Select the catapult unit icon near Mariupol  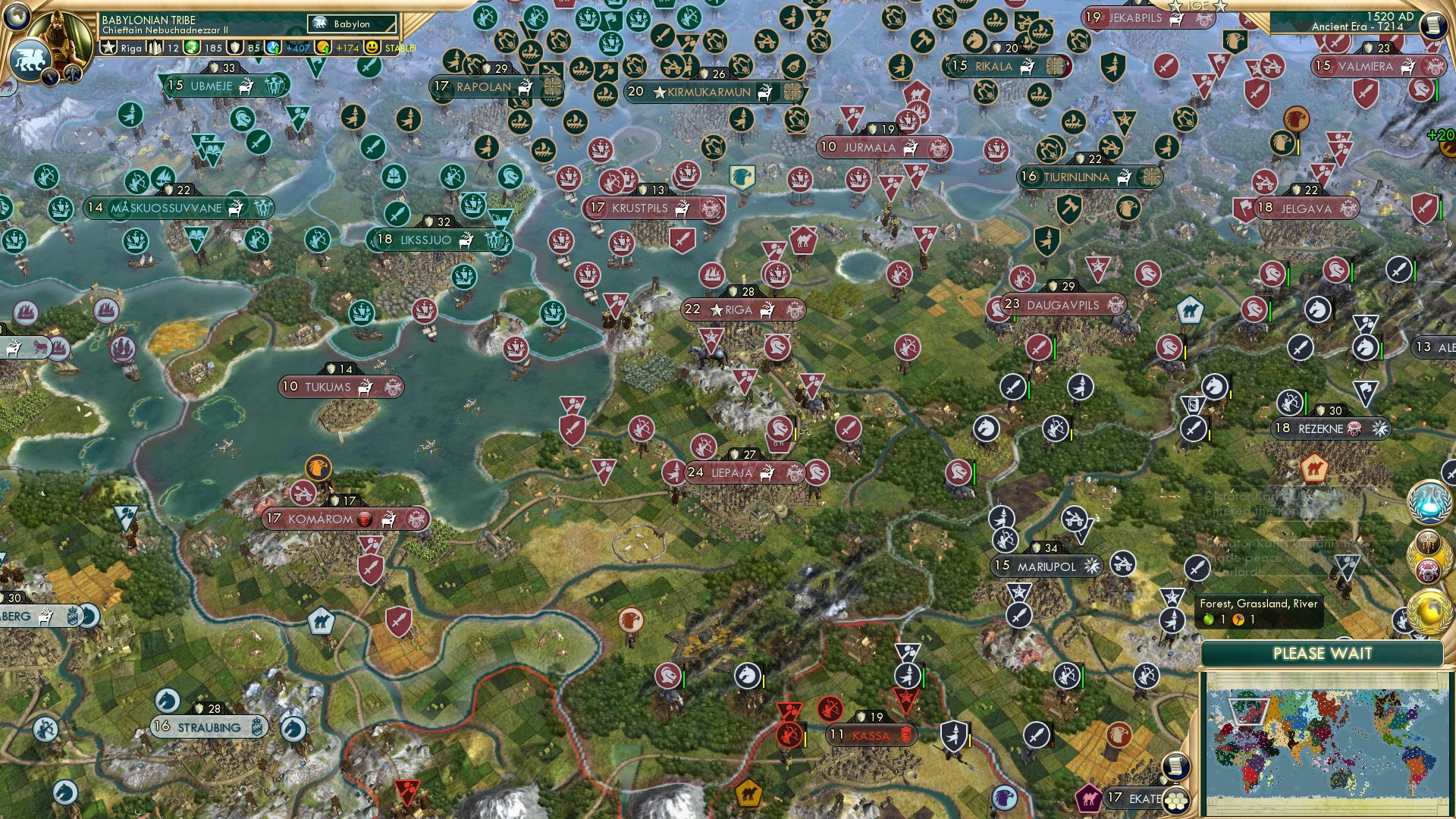1122,564
